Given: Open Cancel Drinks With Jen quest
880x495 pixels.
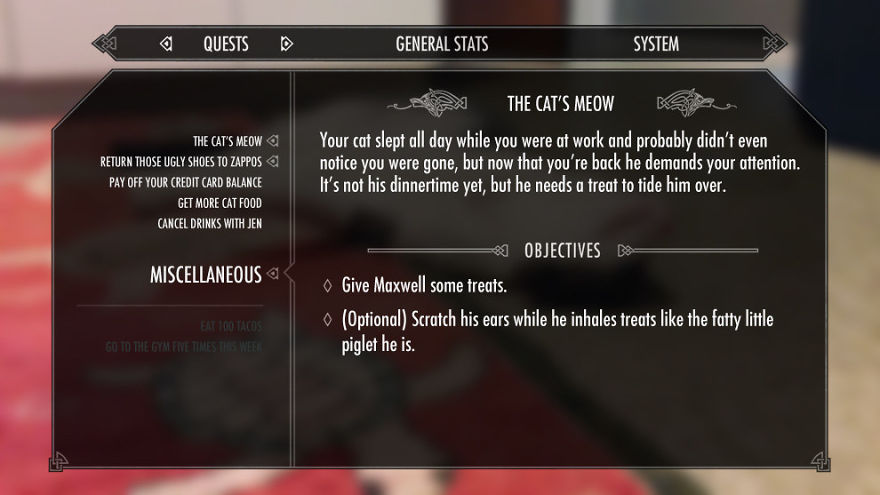Looking at the screenshot, I should (x=209, y=223).
